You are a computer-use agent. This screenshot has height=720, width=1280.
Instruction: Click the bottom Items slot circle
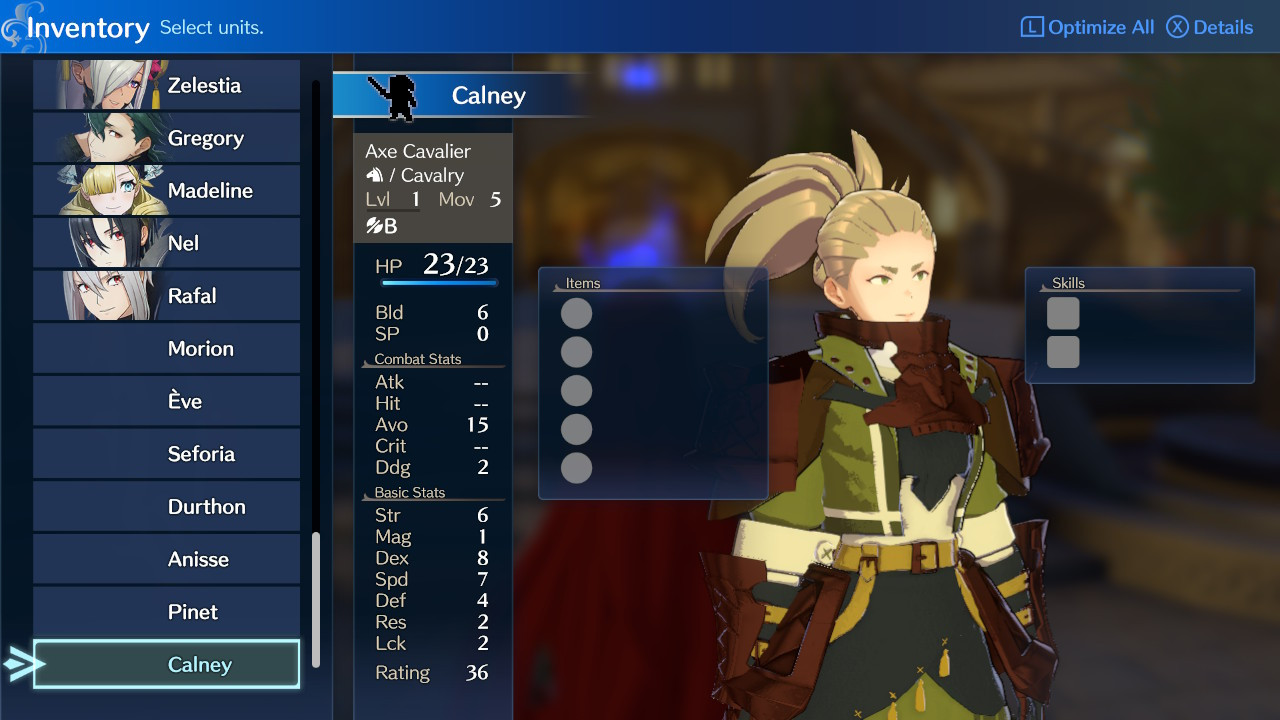(575, 468)
